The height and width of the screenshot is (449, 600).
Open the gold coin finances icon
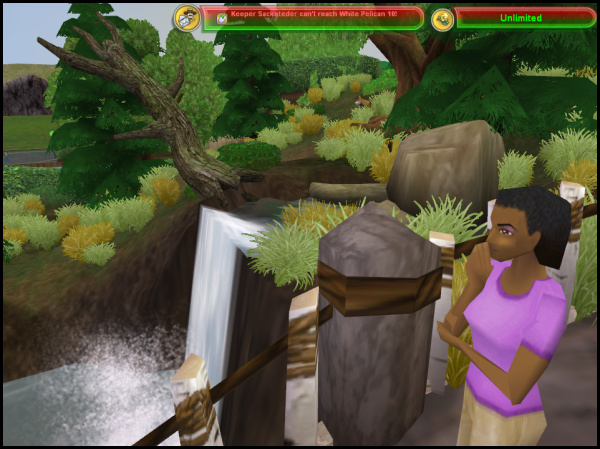point(442,18)
